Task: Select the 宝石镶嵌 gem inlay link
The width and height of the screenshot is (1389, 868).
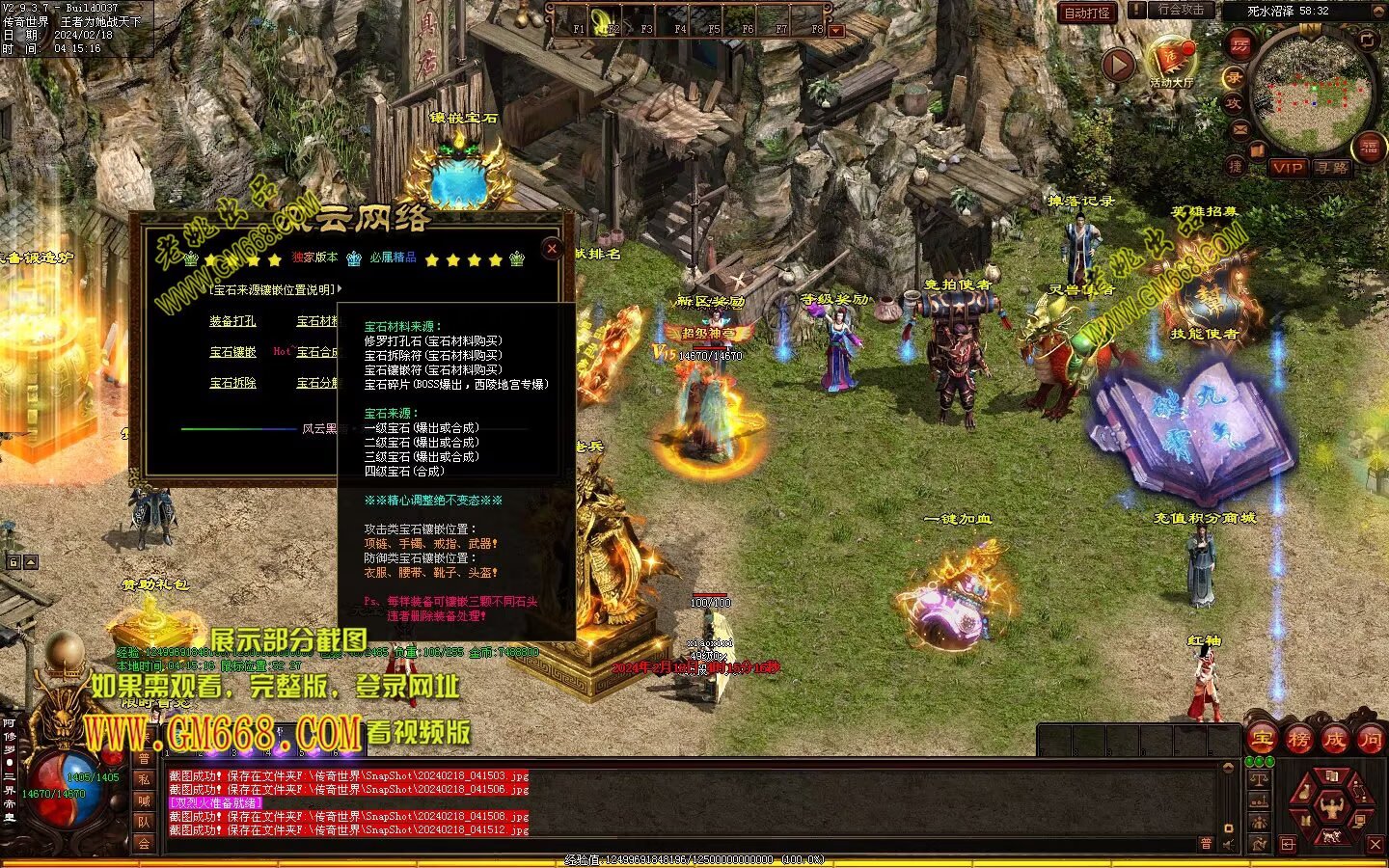Action: pyautogui.click(x=232, y=352)
